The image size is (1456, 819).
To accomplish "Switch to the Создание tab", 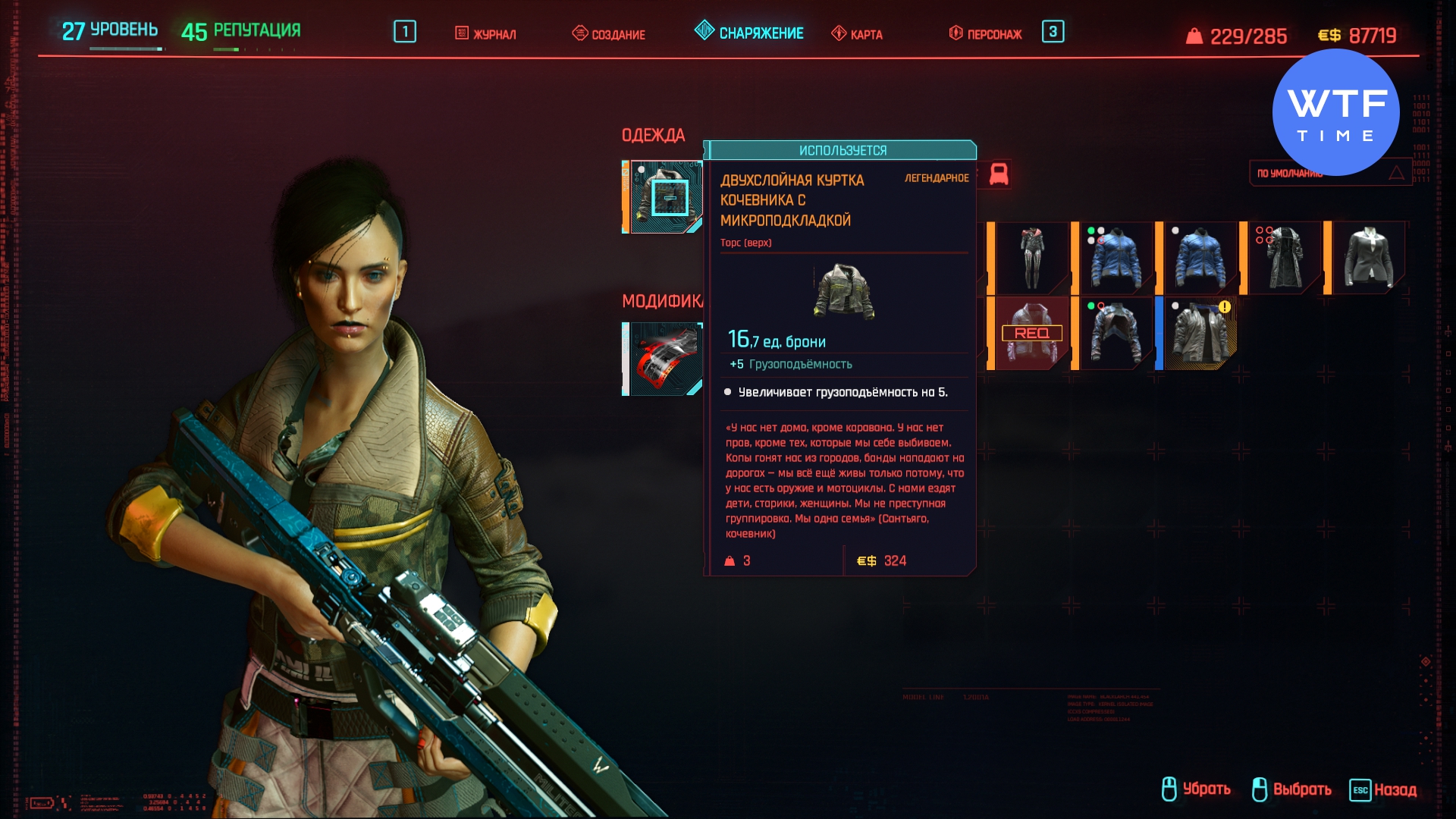I will click(x=609, y=34).
